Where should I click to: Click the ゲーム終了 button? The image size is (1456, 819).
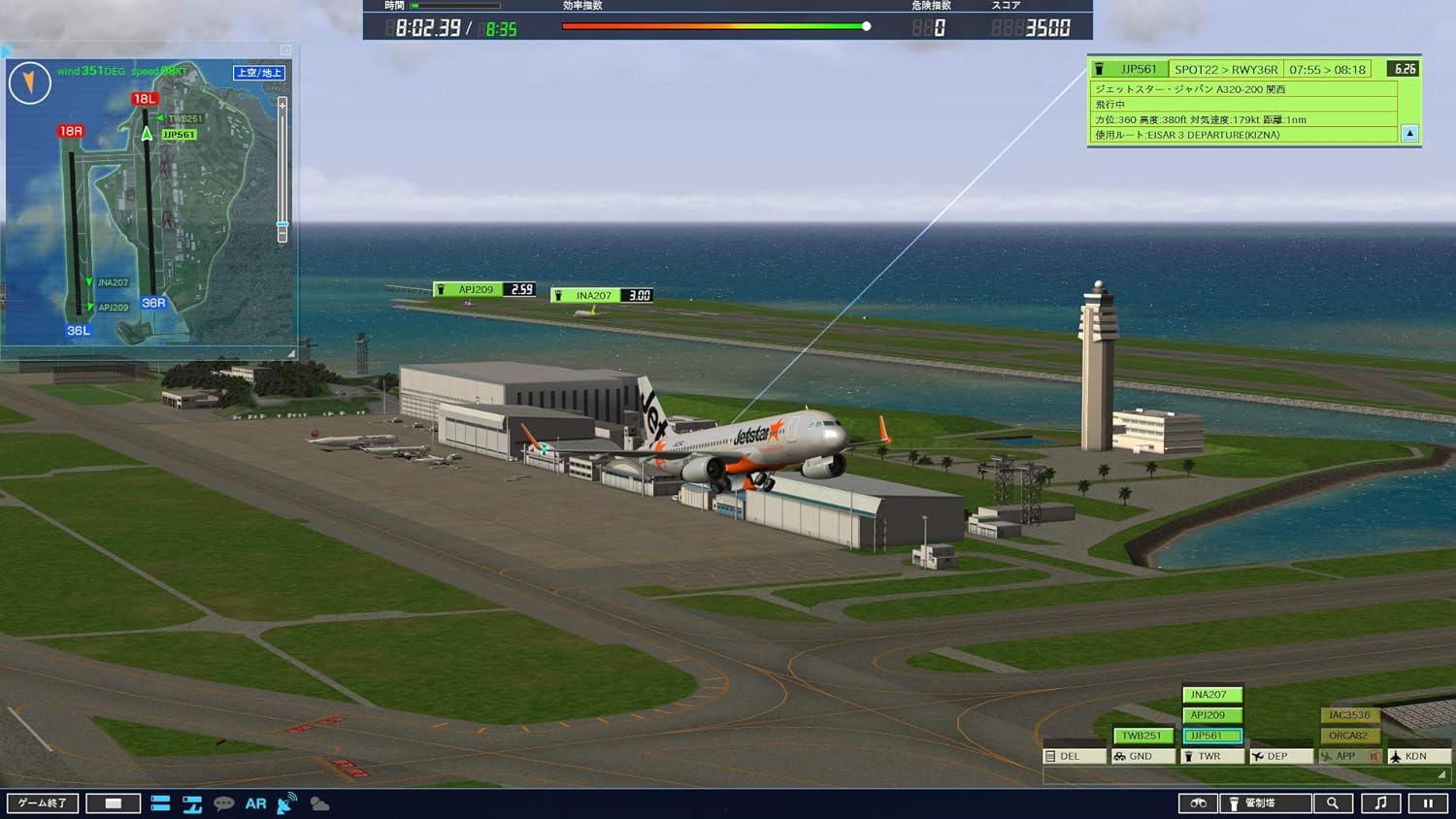point(43,803)
